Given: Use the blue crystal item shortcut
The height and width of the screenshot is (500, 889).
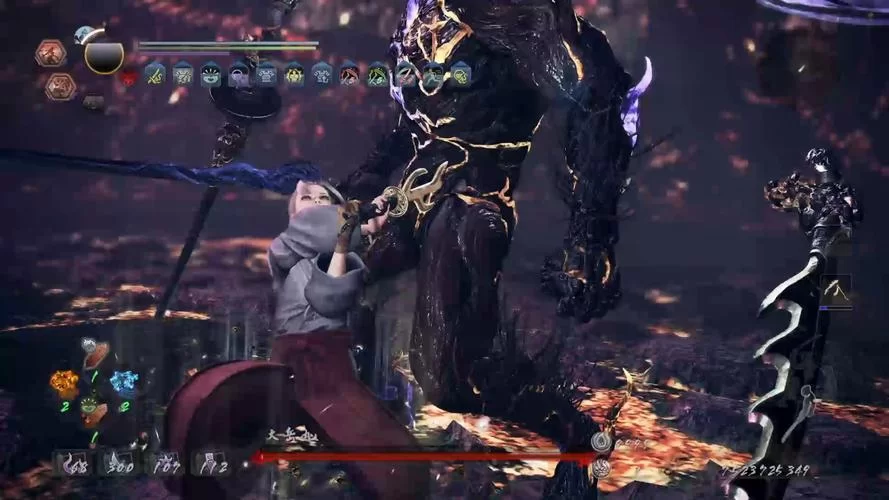Looking at the screenshot, I should point(123,382).
